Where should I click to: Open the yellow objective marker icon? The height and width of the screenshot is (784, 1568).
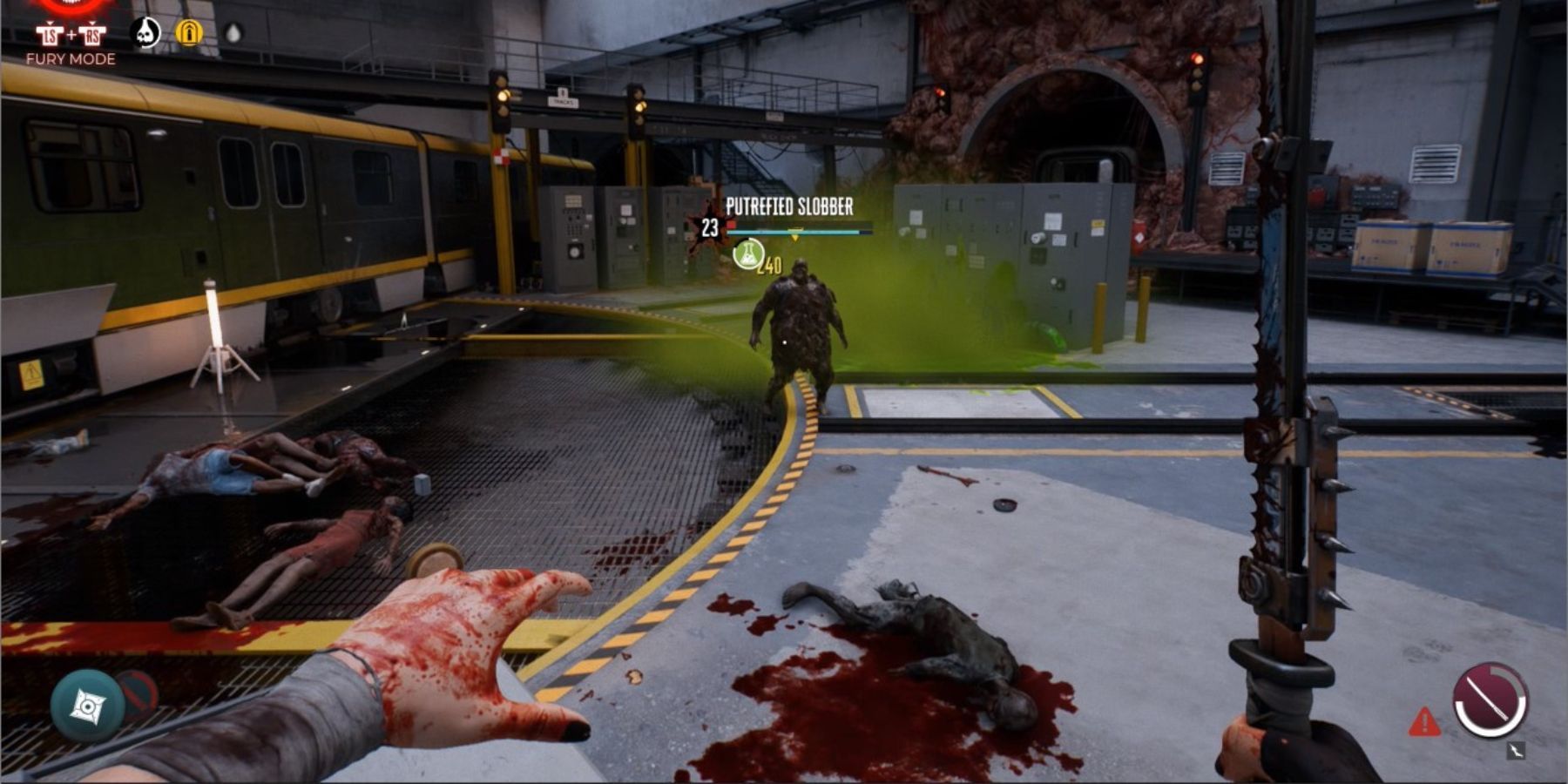pyautogui.click(x=190, y=32)
